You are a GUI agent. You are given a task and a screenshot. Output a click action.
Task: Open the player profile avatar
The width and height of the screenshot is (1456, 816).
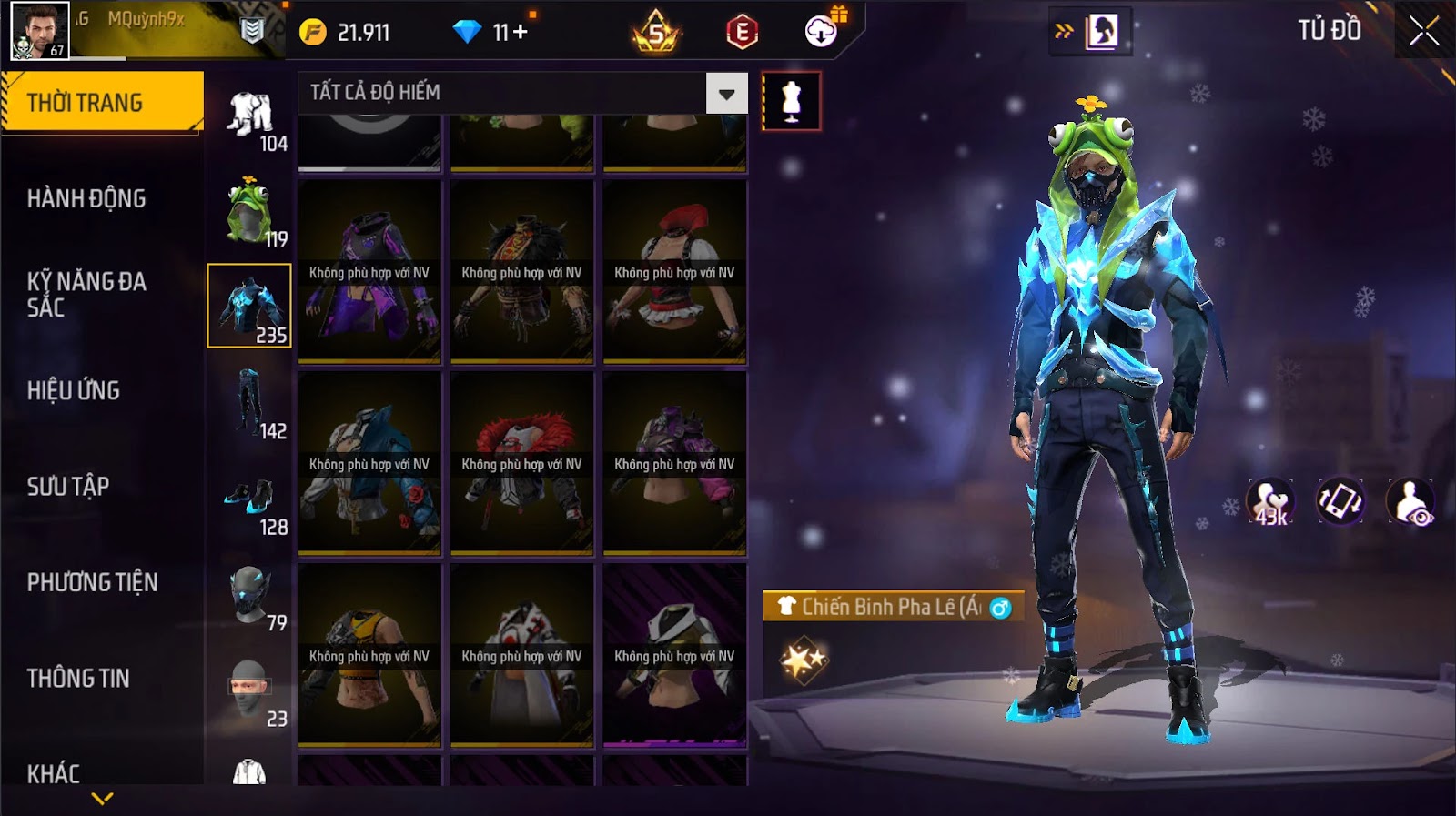coord(39,30)
